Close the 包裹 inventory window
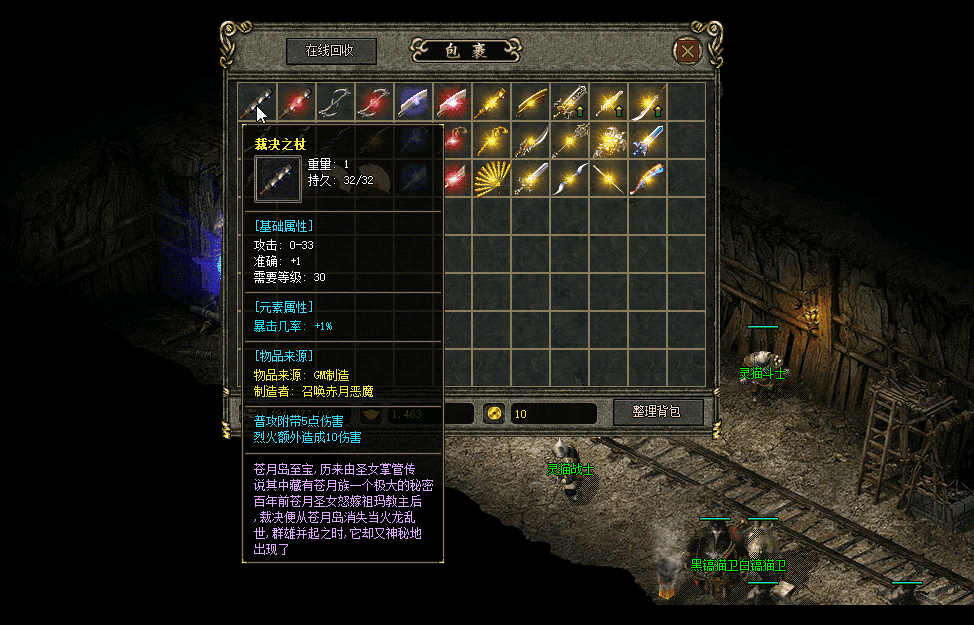 (687, 50)
